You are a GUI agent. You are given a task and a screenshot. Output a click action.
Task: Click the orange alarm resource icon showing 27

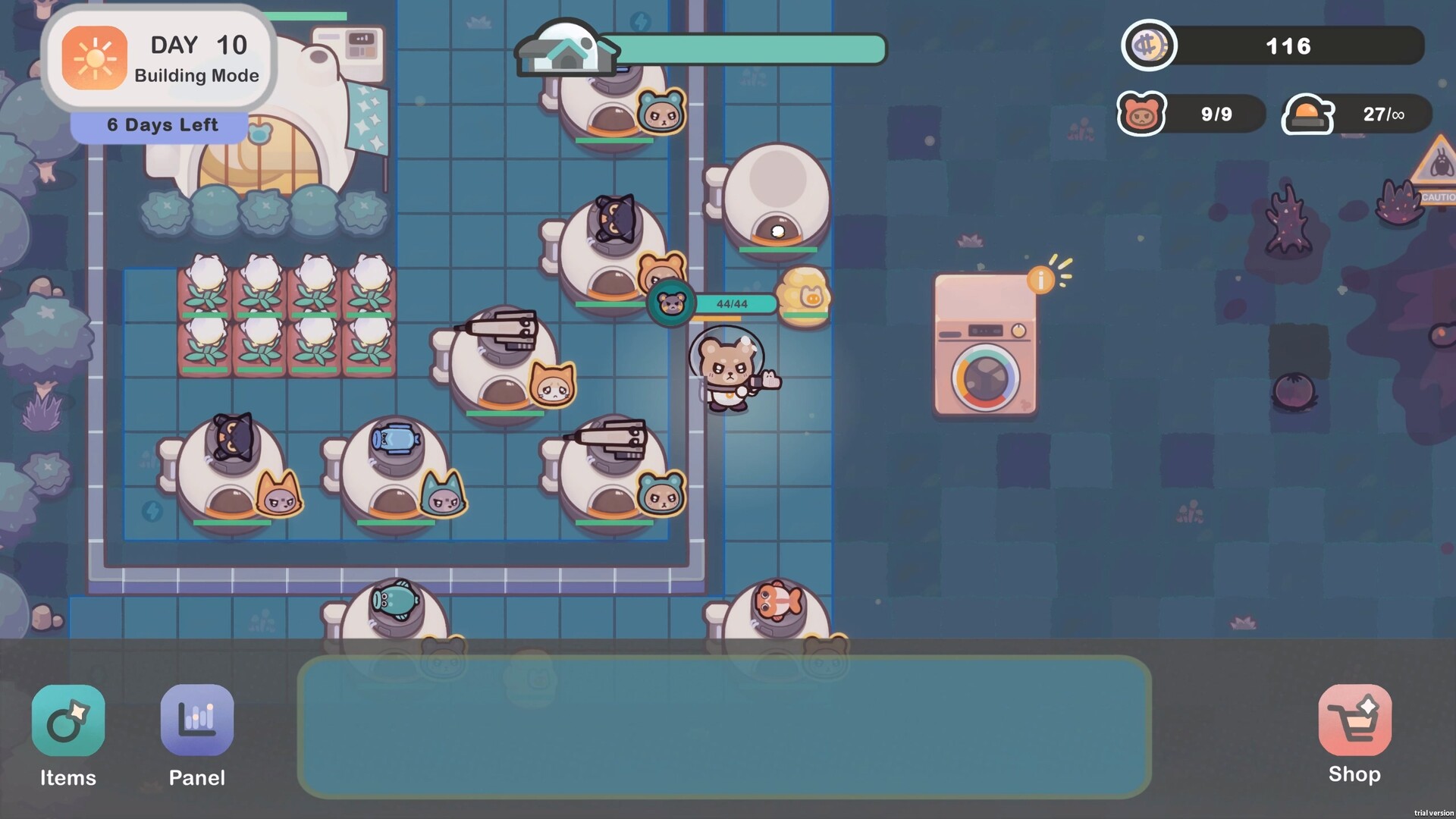click(1307, 115)
